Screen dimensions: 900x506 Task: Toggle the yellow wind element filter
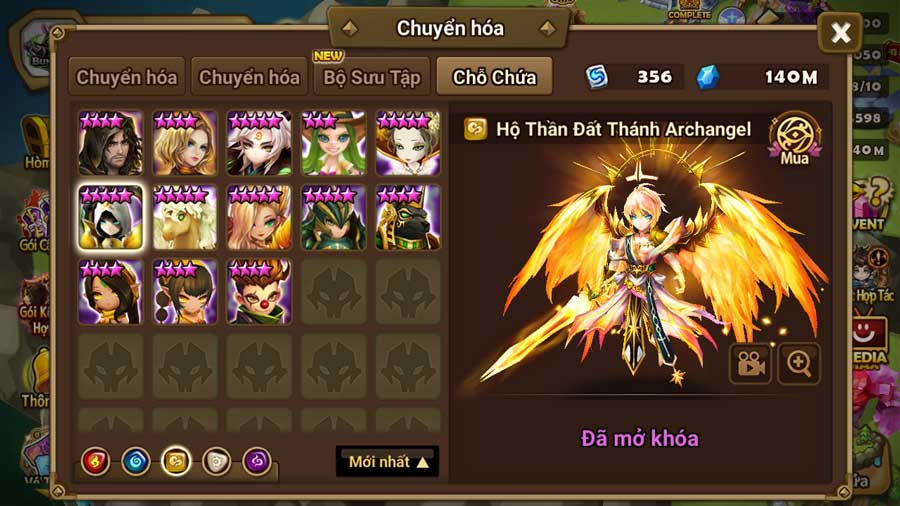[176, 461]
